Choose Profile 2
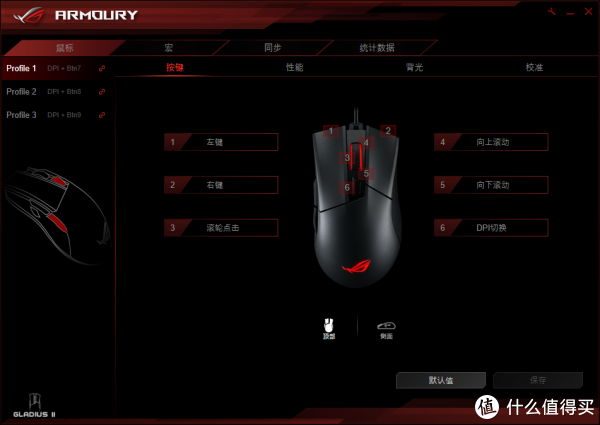Image resolution: width=600 pixels, height=425 pixels. [21, 91]
